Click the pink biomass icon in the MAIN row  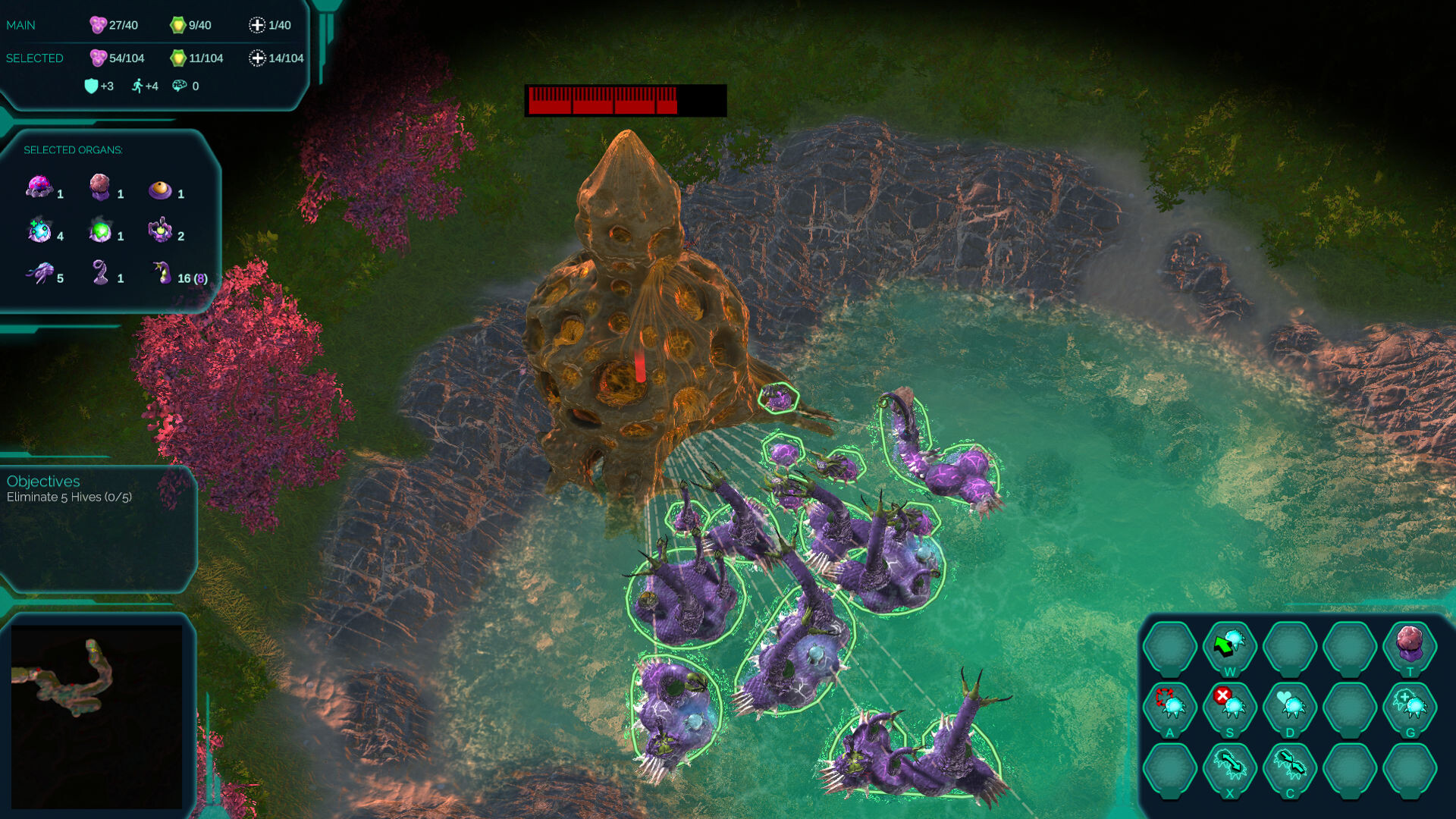click(99, 24)
